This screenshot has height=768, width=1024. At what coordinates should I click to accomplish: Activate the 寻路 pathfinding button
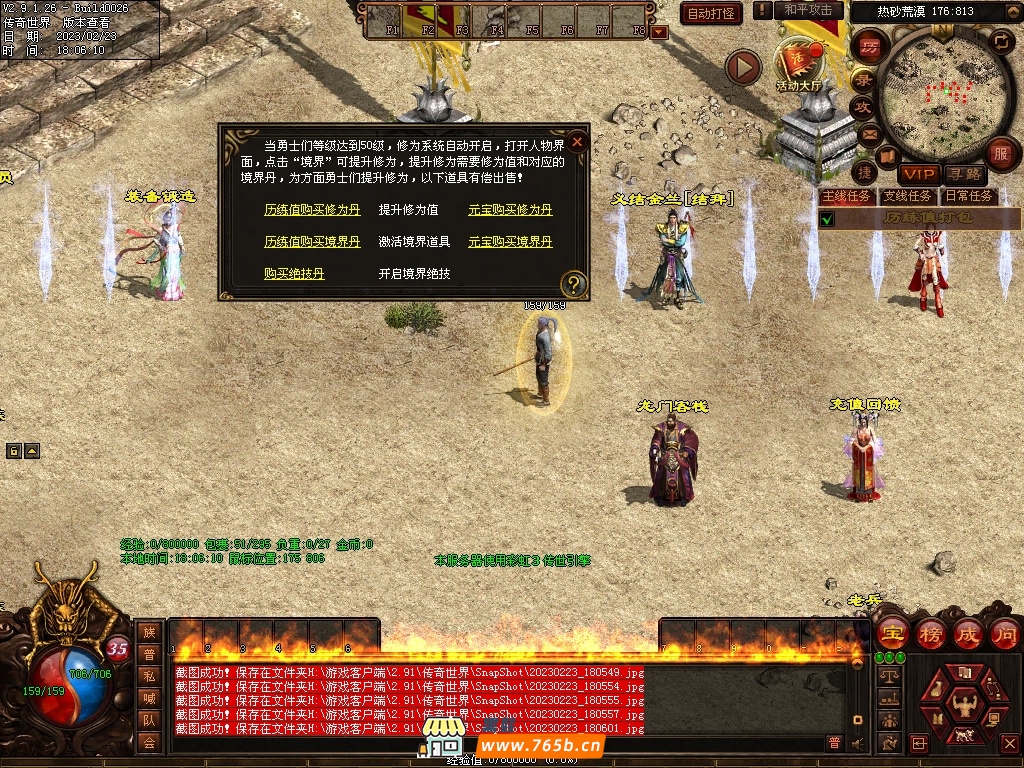tap(964, 175)
